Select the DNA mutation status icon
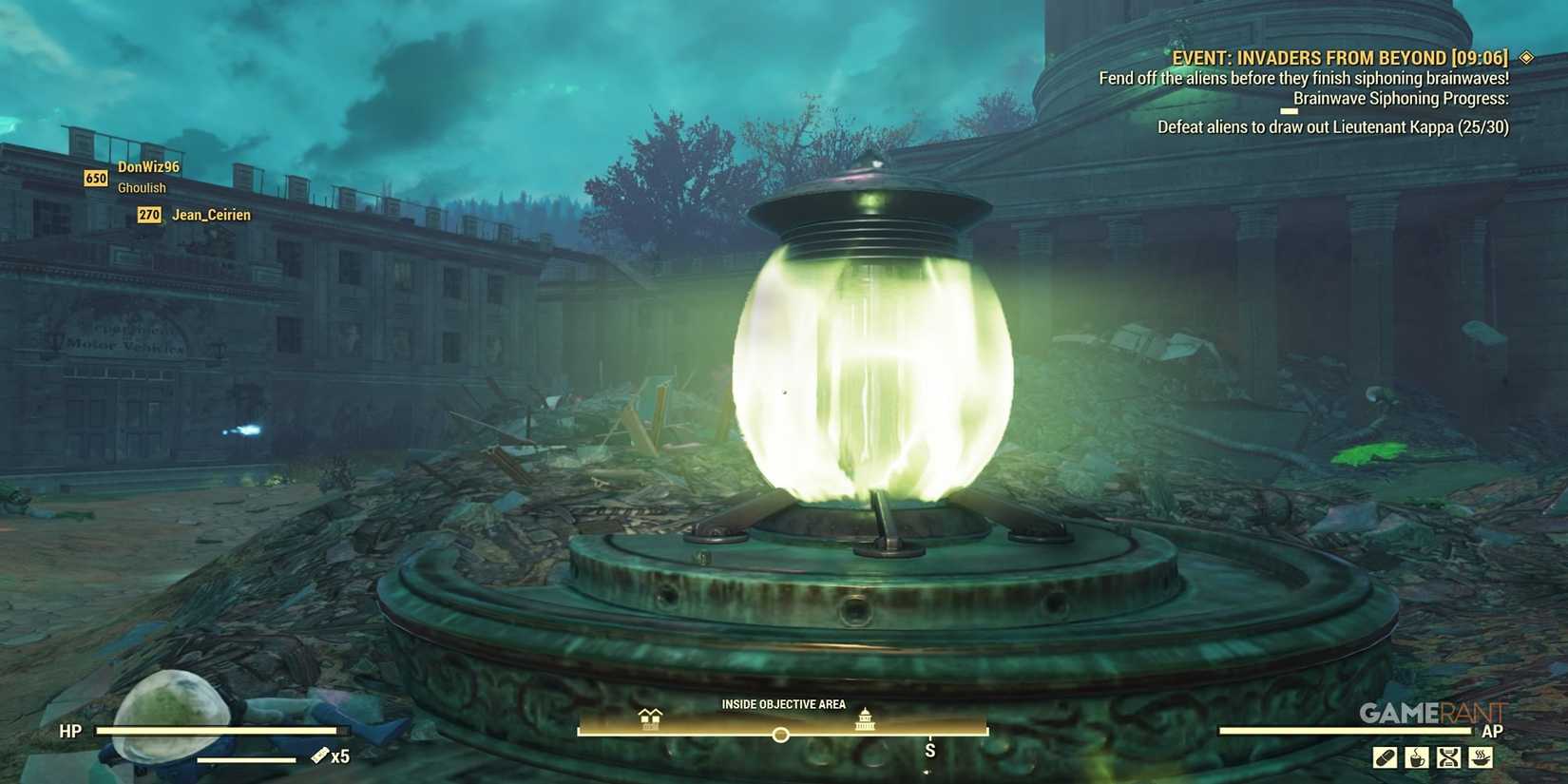The image size is (1568, 784). [1447, 757]
